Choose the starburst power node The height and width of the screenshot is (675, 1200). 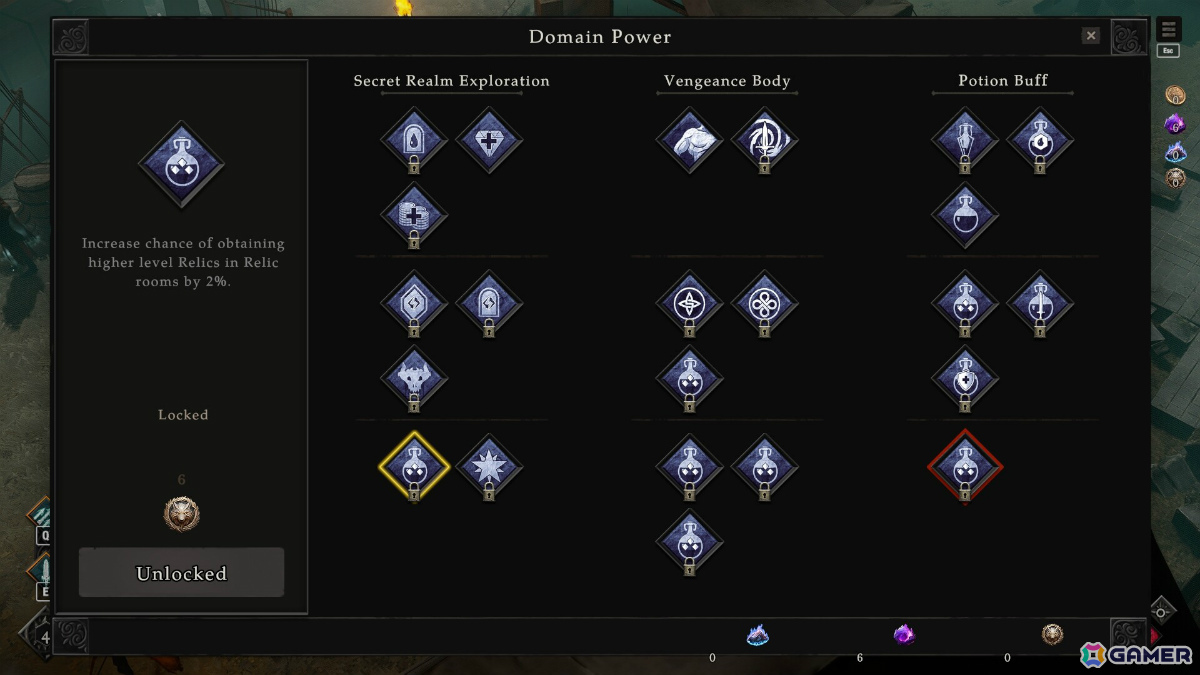(x=489, y=466)
